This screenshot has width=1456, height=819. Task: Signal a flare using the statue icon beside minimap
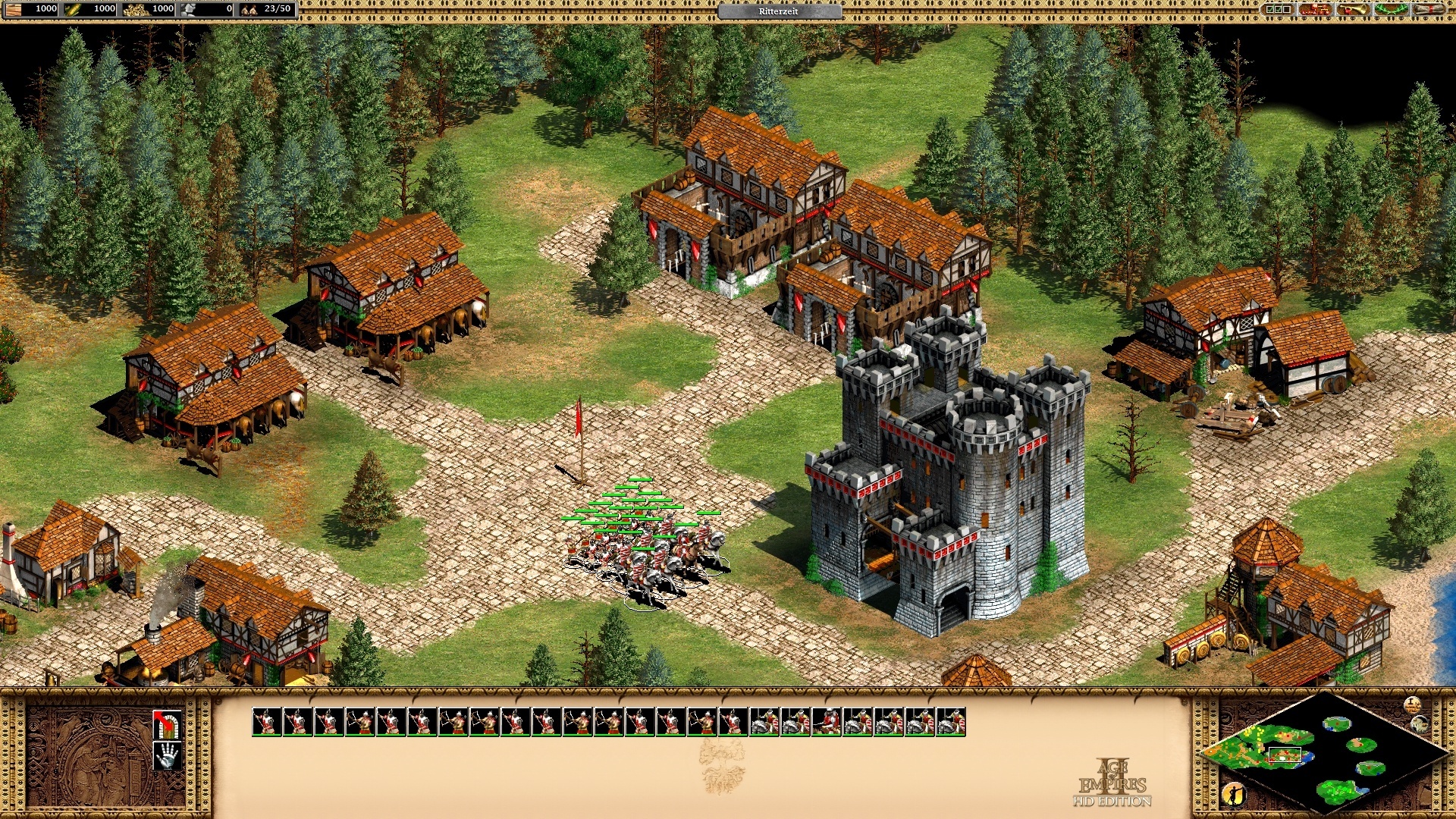point(1236,793)
